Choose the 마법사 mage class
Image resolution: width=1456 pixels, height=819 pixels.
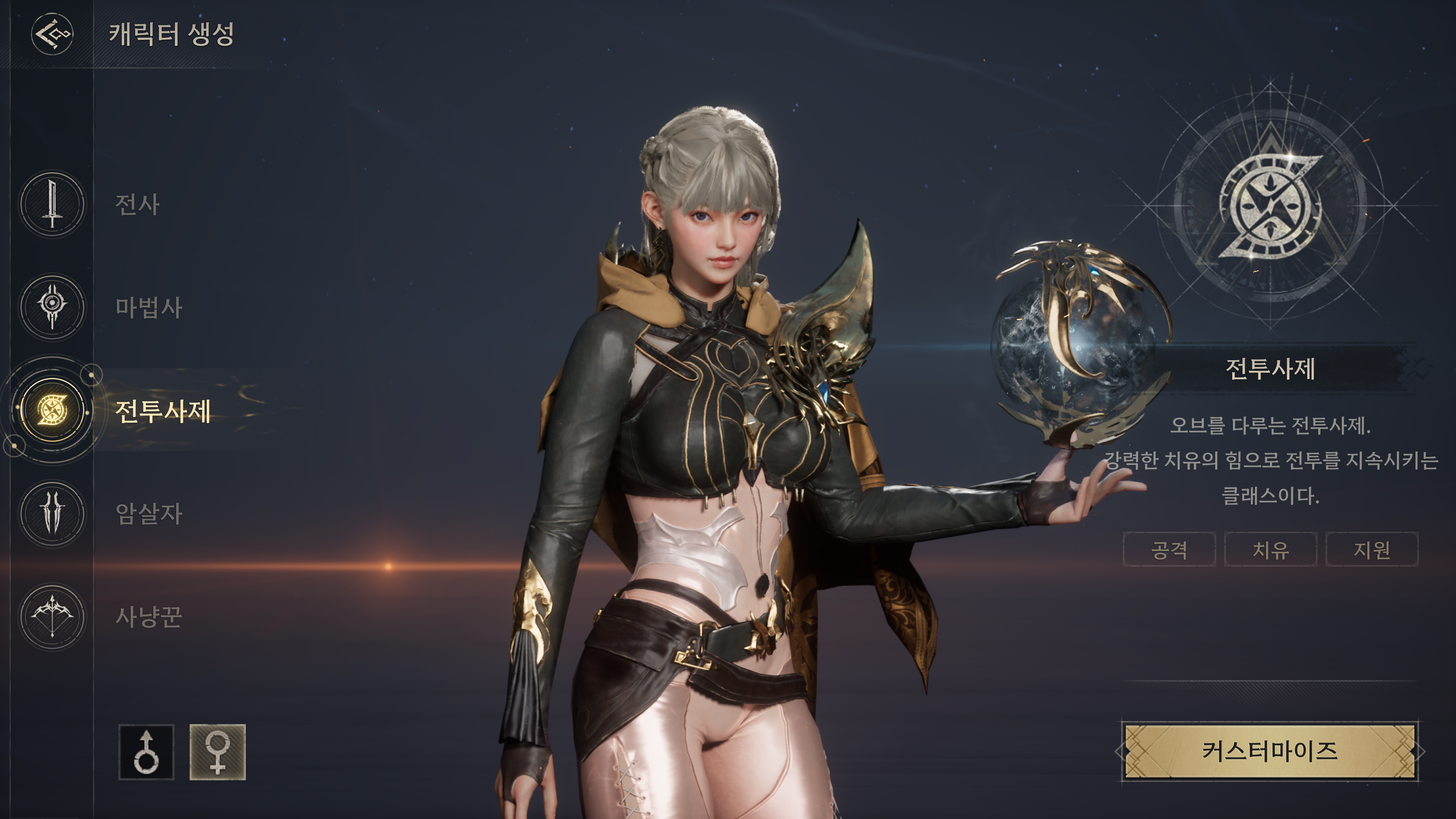53,307
